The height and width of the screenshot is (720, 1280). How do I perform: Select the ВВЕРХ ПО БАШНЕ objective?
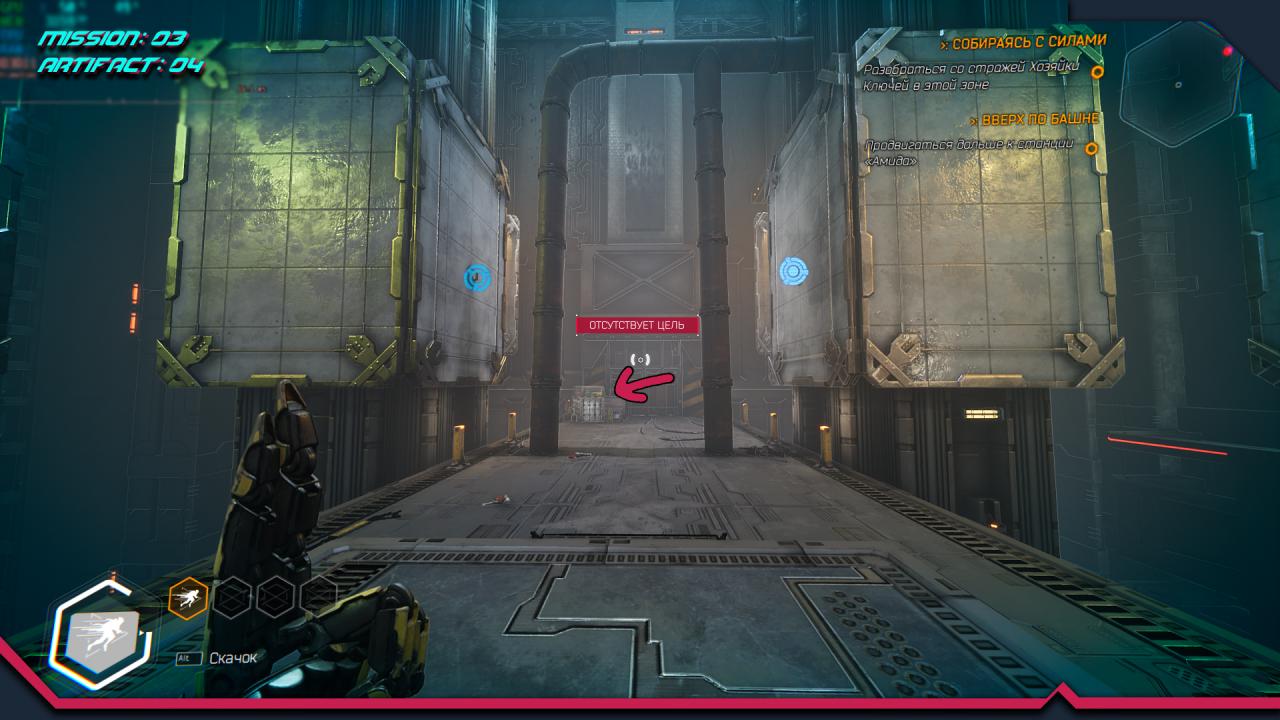point(1039,119)
